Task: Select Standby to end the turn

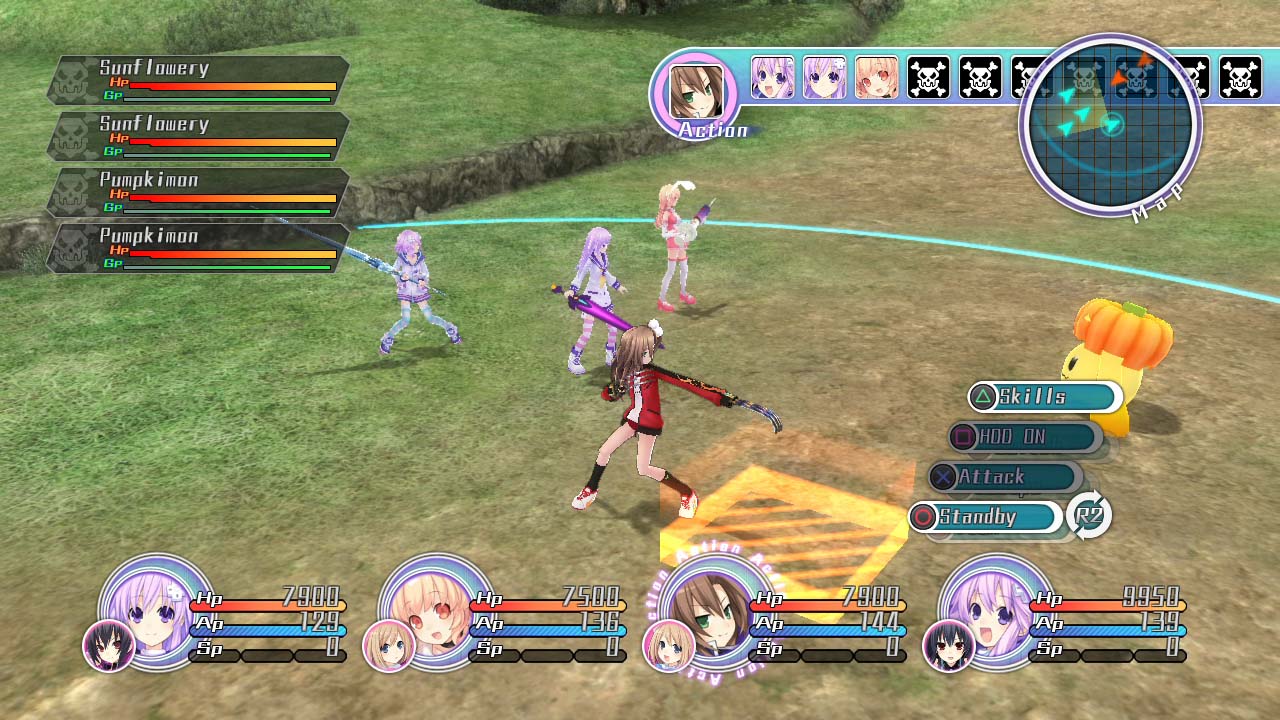Action: click(x=984, y=517)
